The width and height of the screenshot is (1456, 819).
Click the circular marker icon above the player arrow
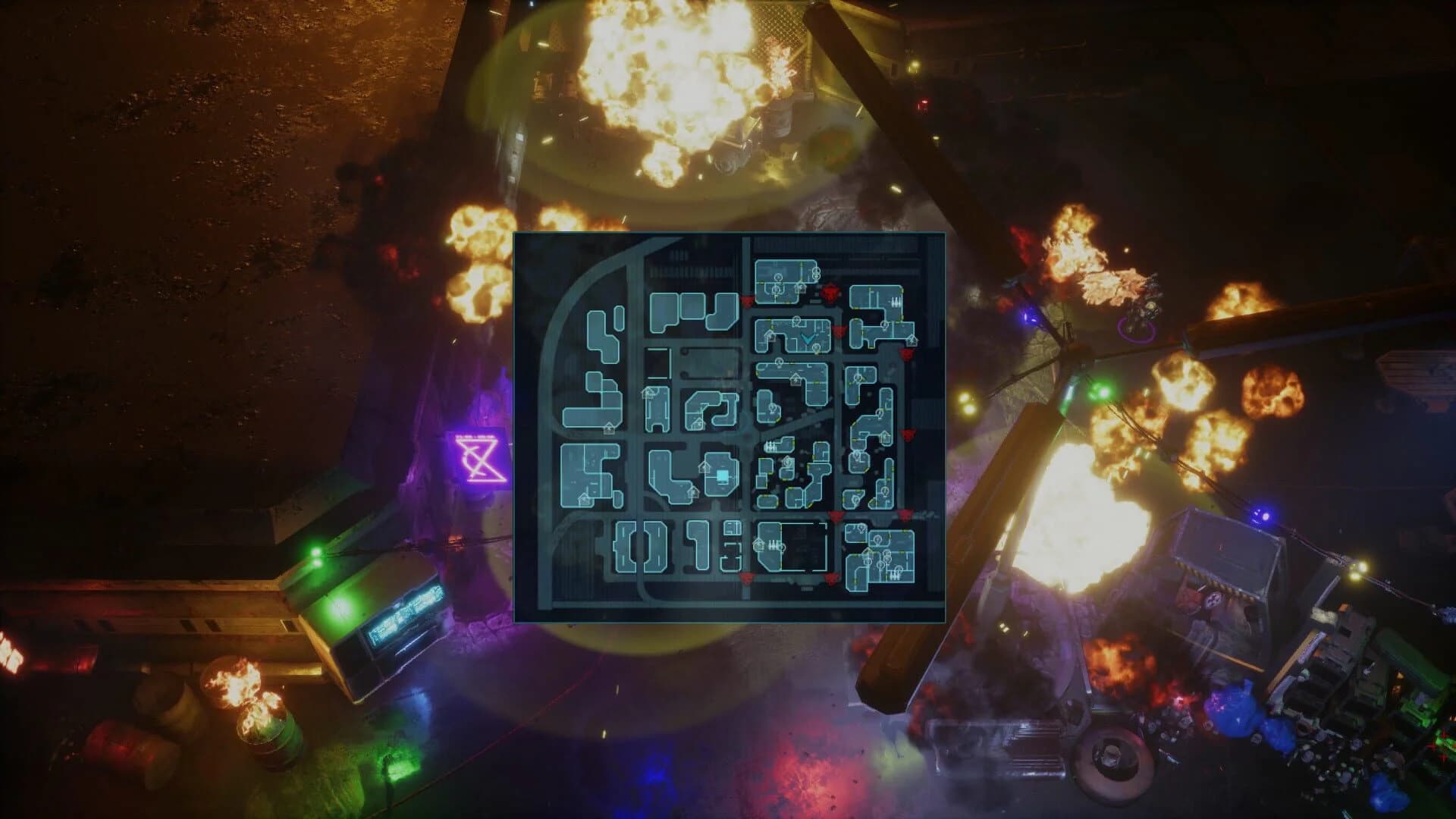click(796, 321)
